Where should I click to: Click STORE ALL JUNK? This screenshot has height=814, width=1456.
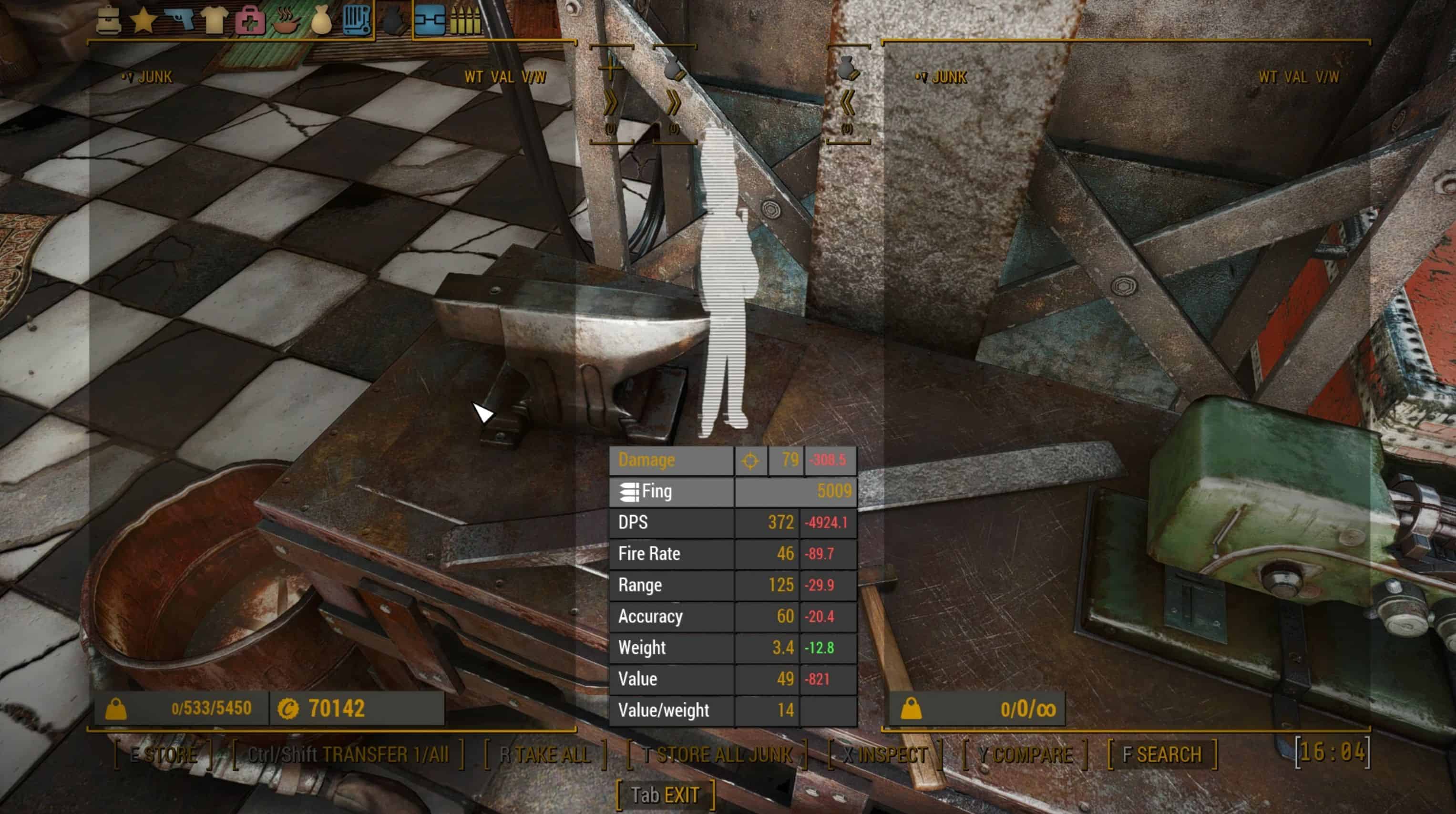pyautogui.click(x=717, y=754)
